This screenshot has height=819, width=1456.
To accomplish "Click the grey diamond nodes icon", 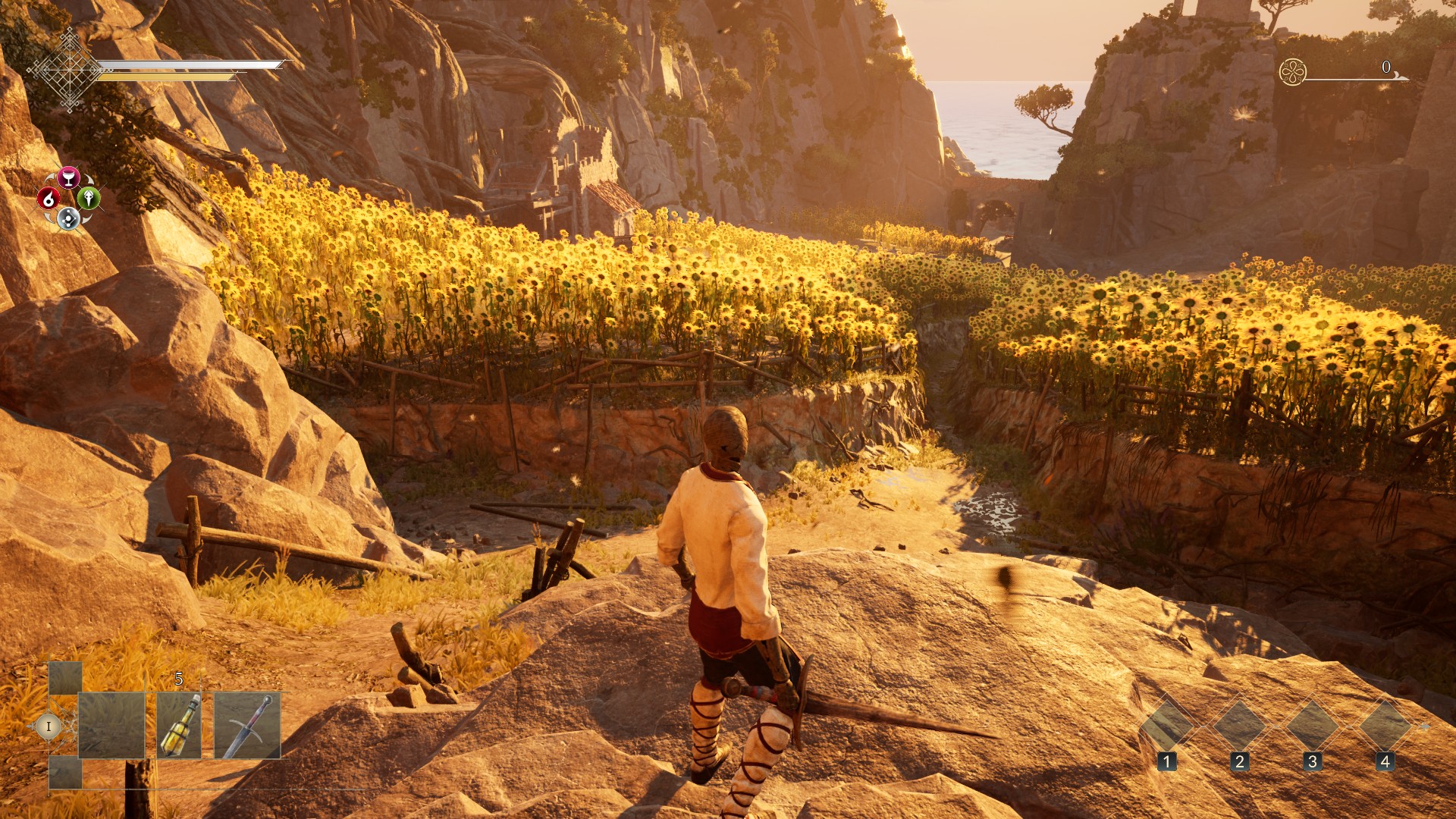I will [68, 219].
